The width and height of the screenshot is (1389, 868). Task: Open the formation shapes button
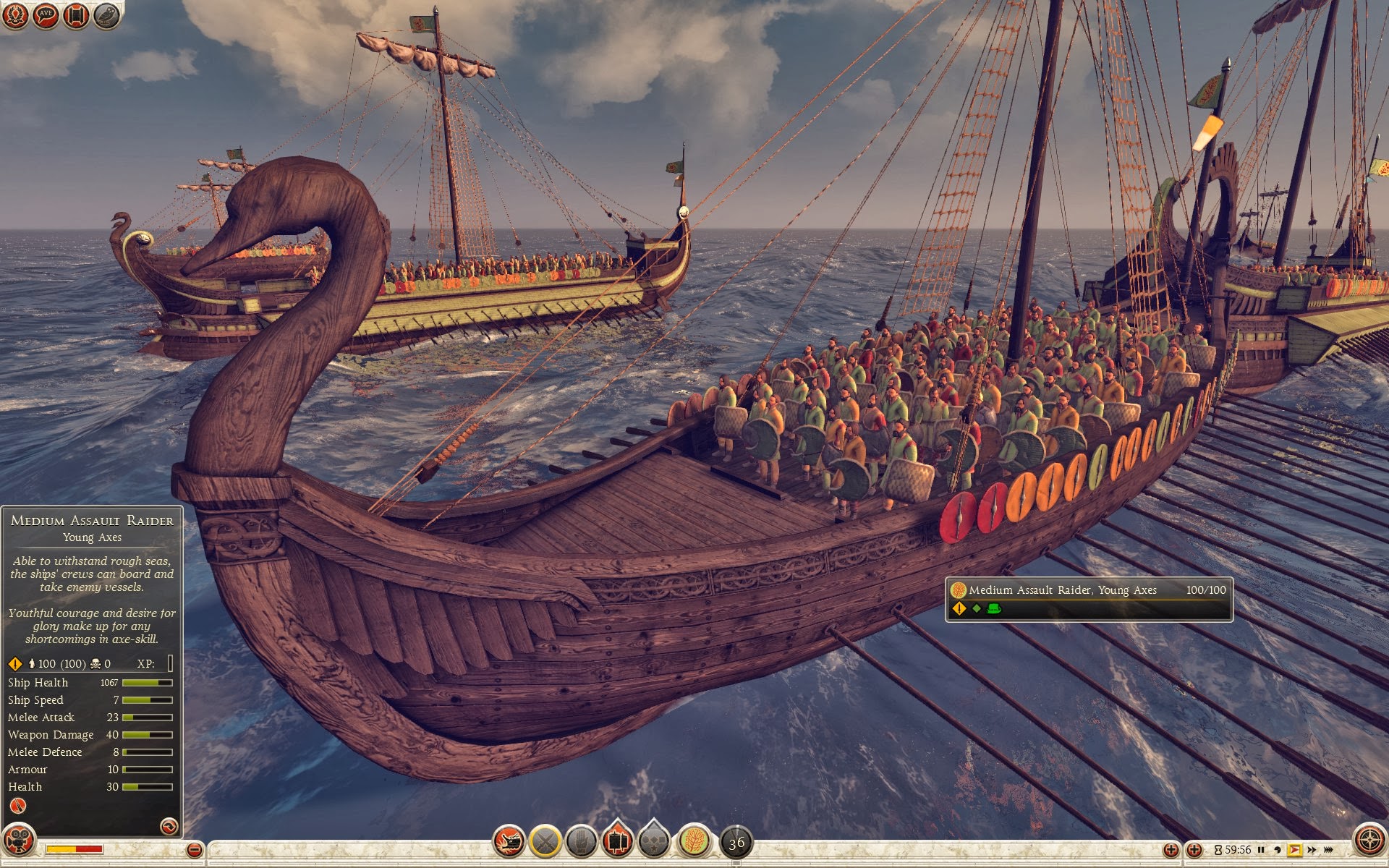coord(654,841)
